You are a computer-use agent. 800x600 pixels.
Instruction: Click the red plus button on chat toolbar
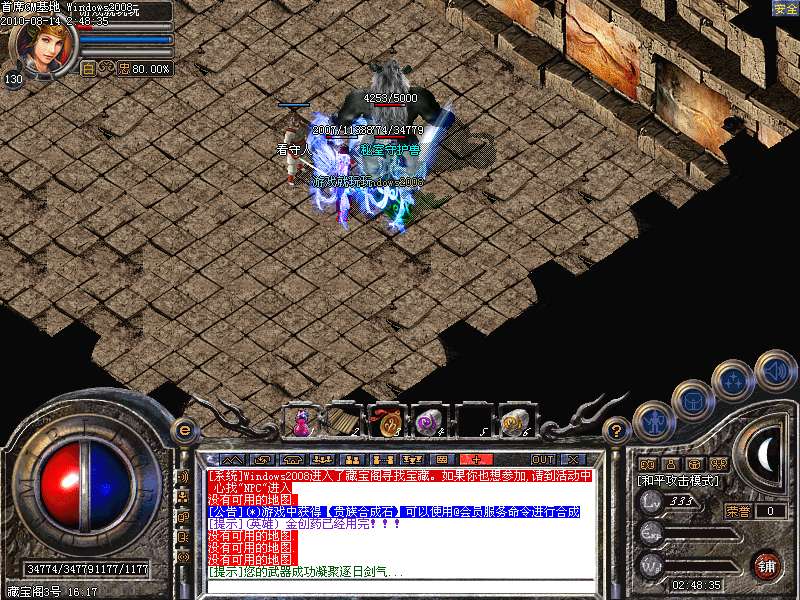coord(475,459)
